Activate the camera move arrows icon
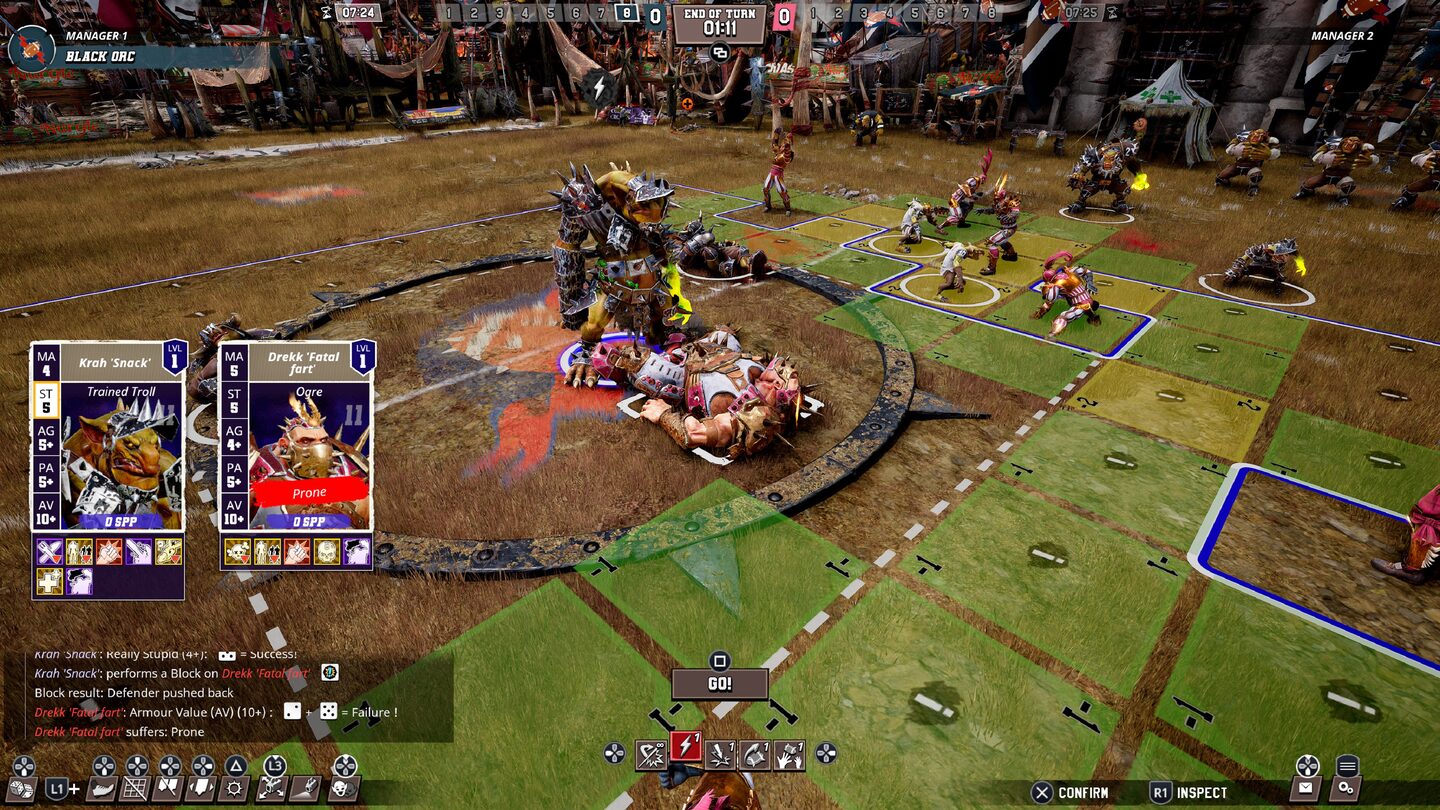Screen dimensions: 1440x810 click(272, 789)
